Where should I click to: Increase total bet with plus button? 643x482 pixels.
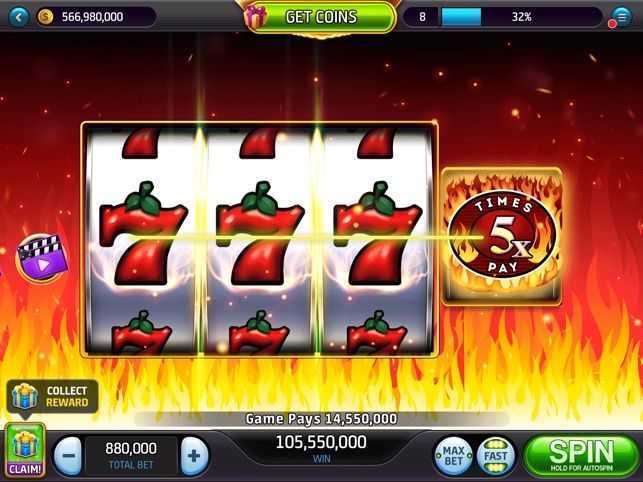[194, 456]
